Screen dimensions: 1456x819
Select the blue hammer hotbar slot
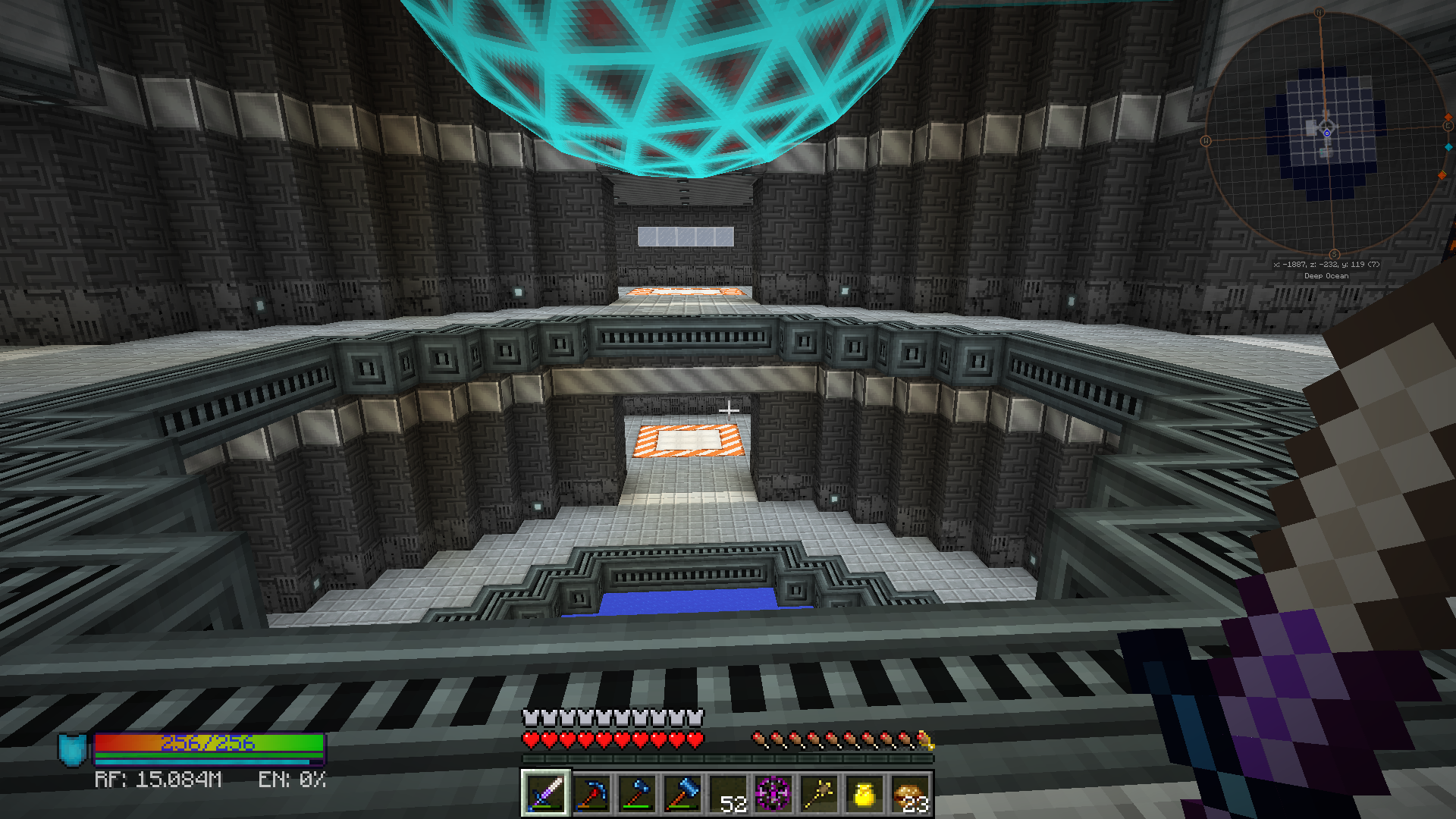(682, 794)
